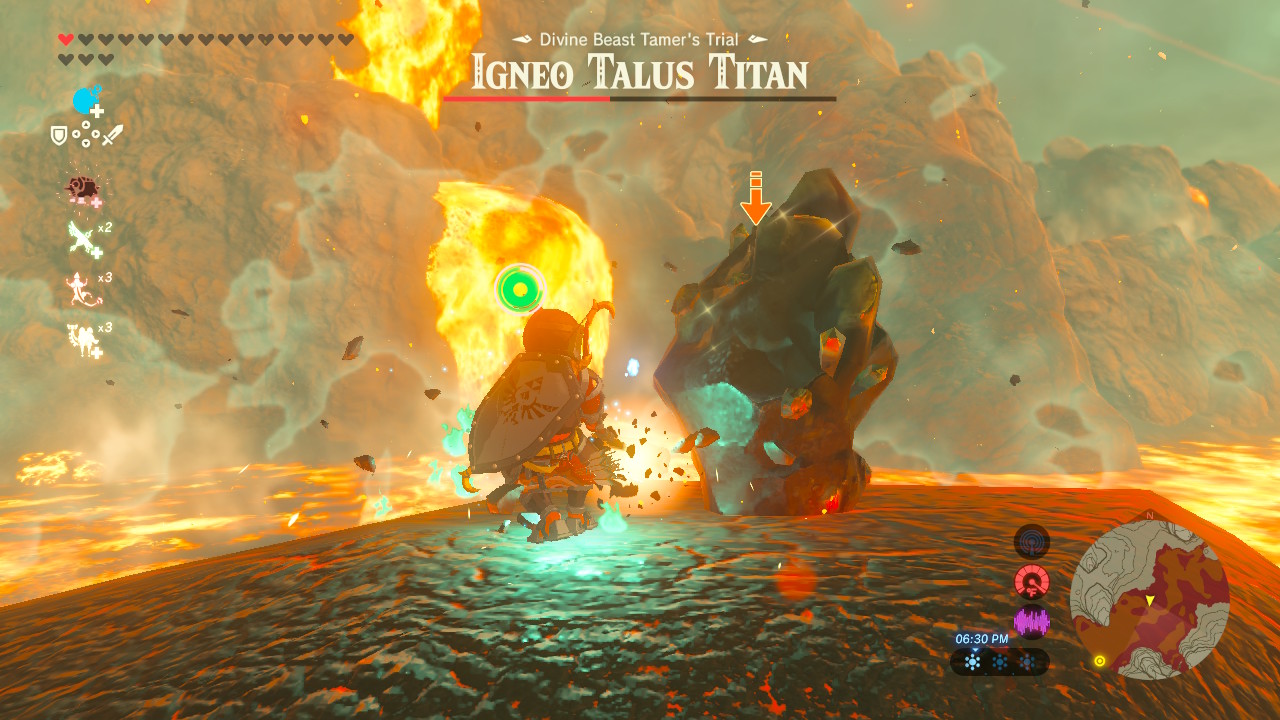Toggle the middle weather forecast icon
This screenshot has width=1280, height=720.
(999, 661)
